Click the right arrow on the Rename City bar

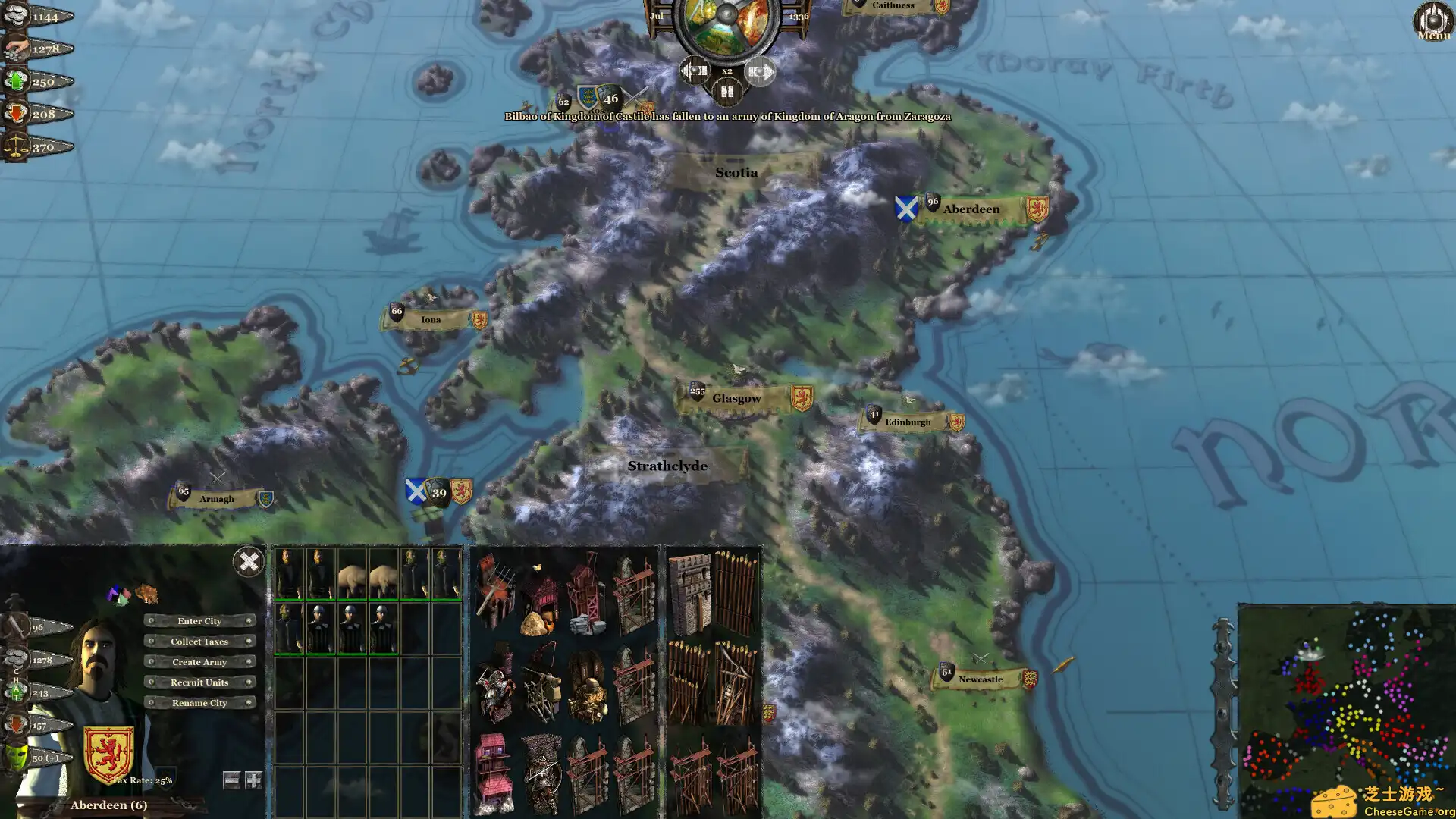tap(249, 703)
